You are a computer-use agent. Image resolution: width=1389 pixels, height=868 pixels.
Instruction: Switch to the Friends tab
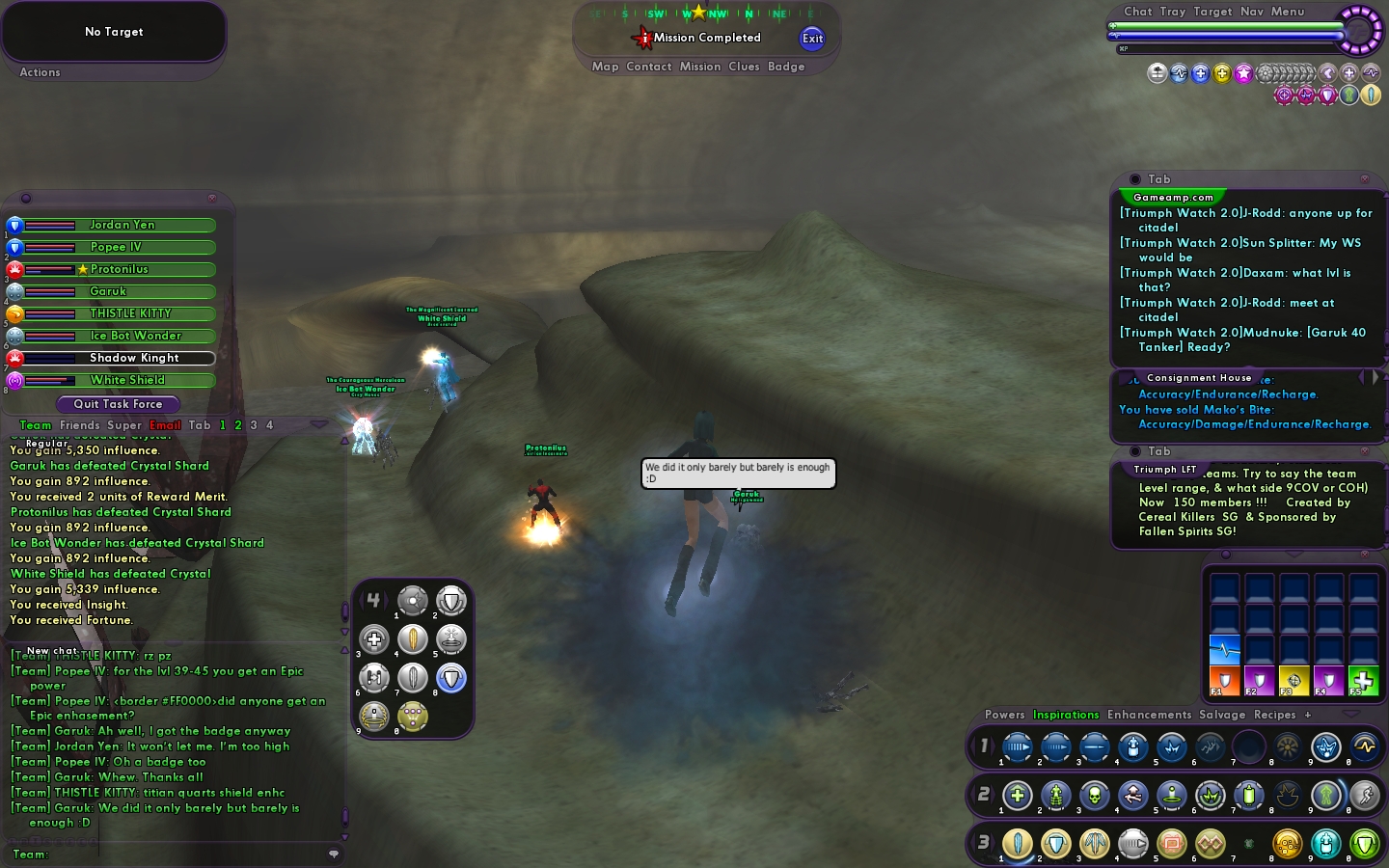tap(79, 425)
